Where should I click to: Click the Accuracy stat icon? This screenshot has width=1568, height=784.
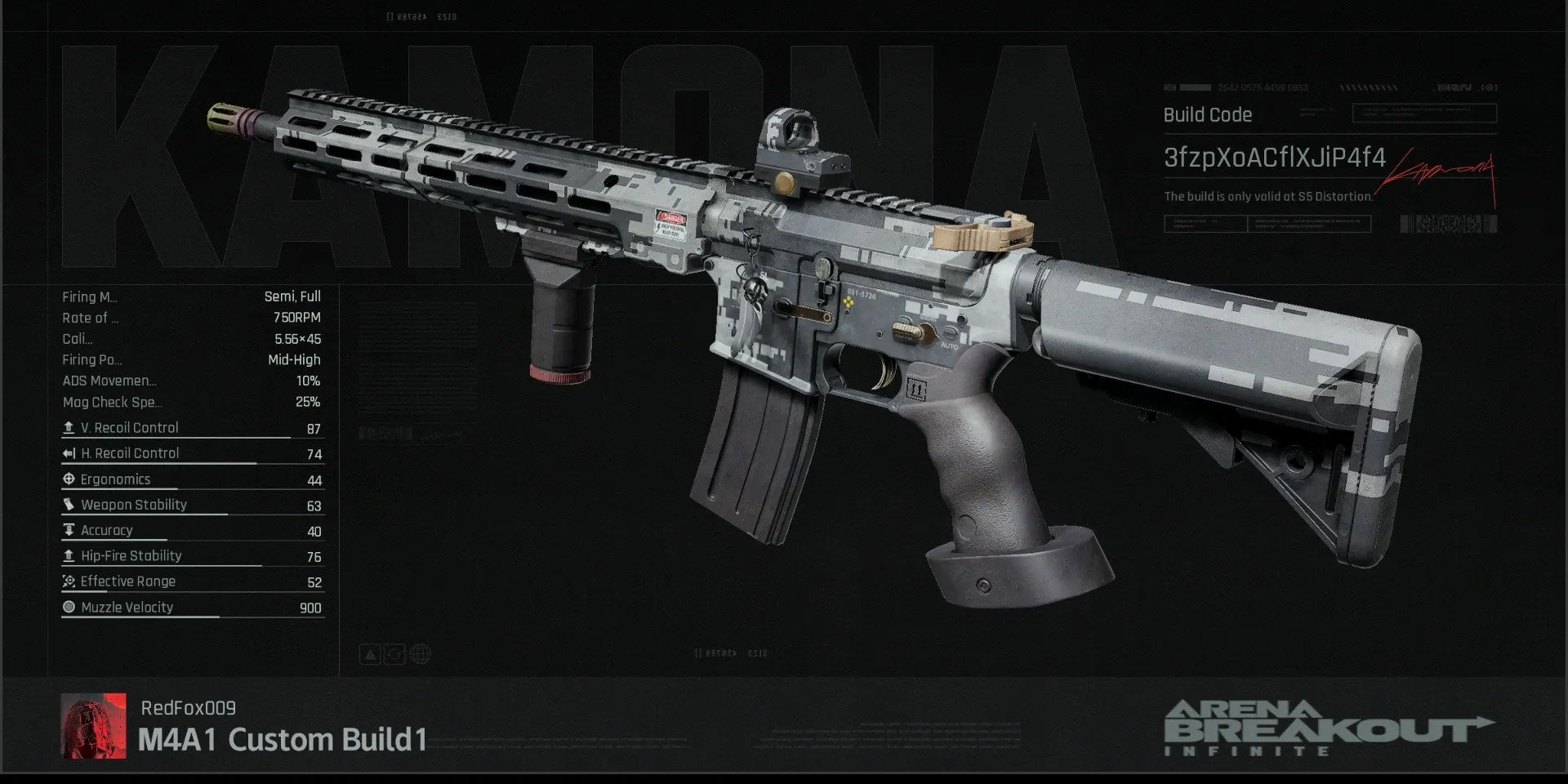click(69, 530)
